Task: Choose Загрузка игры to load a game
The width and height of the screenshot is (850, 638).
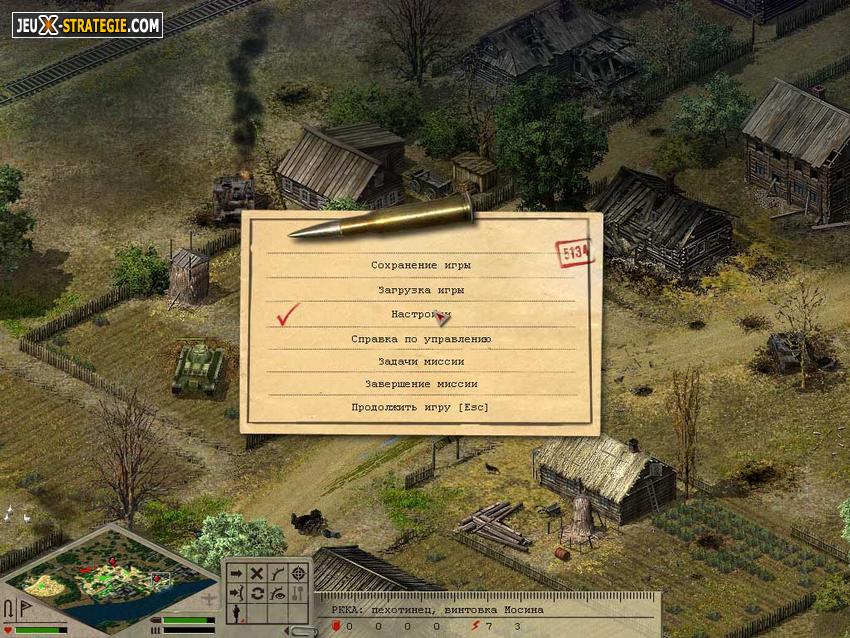Action: pyautogui.click(x=420, y=290)
